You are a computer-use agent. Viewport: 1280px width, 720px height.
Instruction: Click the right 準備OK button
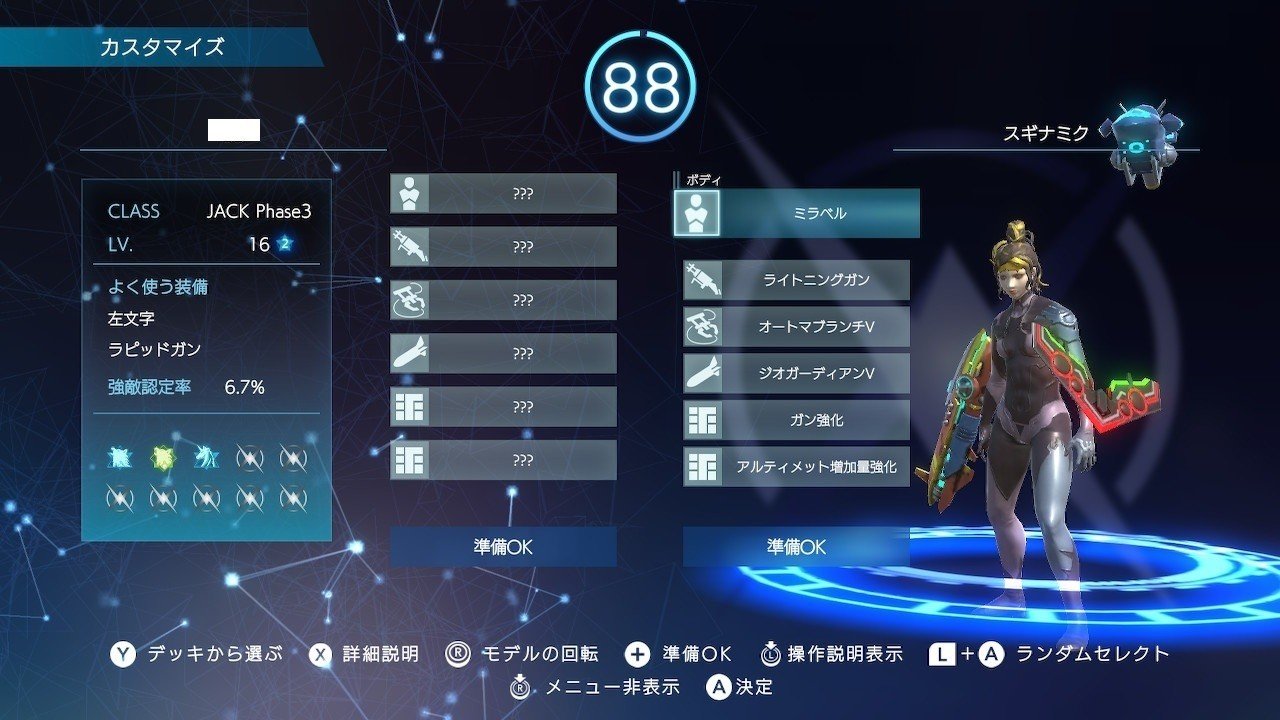795,547
